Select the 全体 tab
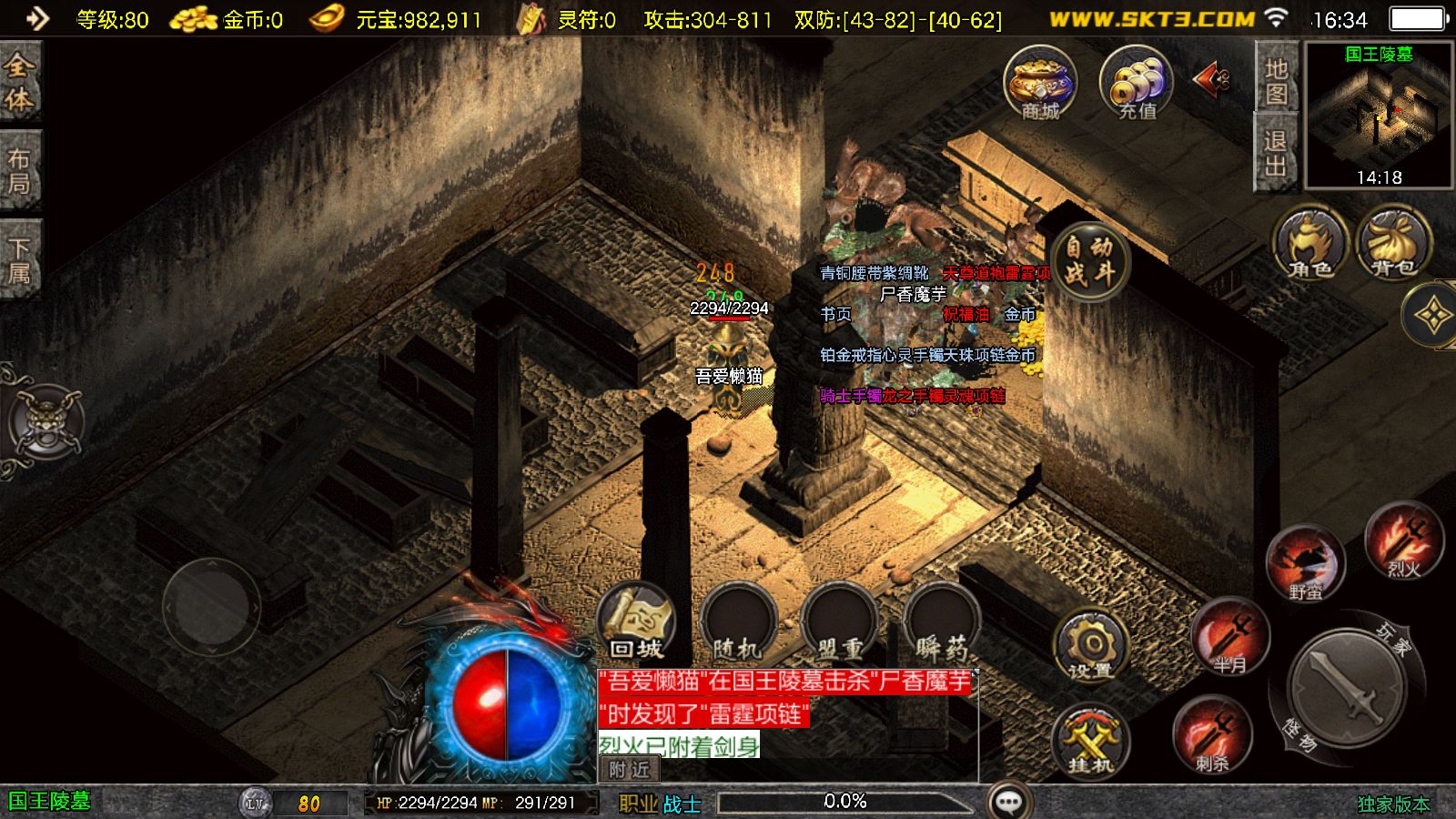Screen dimensions: 1456x819 [20, 82]
